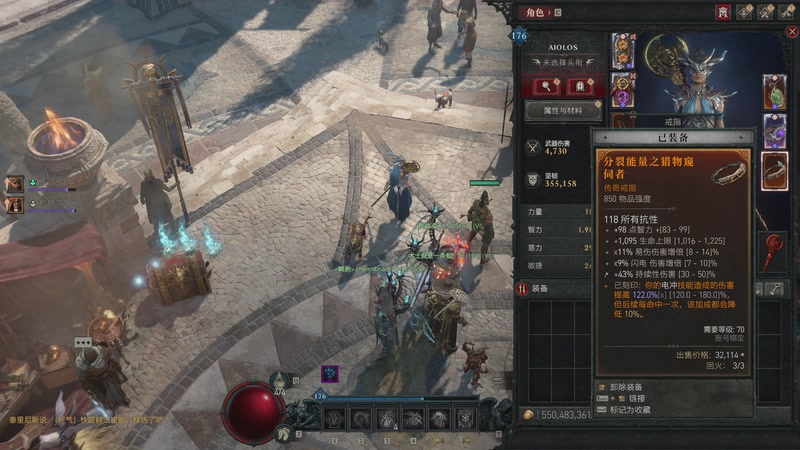Select the purple-gem ring equipment slot

tap(775, 131)
